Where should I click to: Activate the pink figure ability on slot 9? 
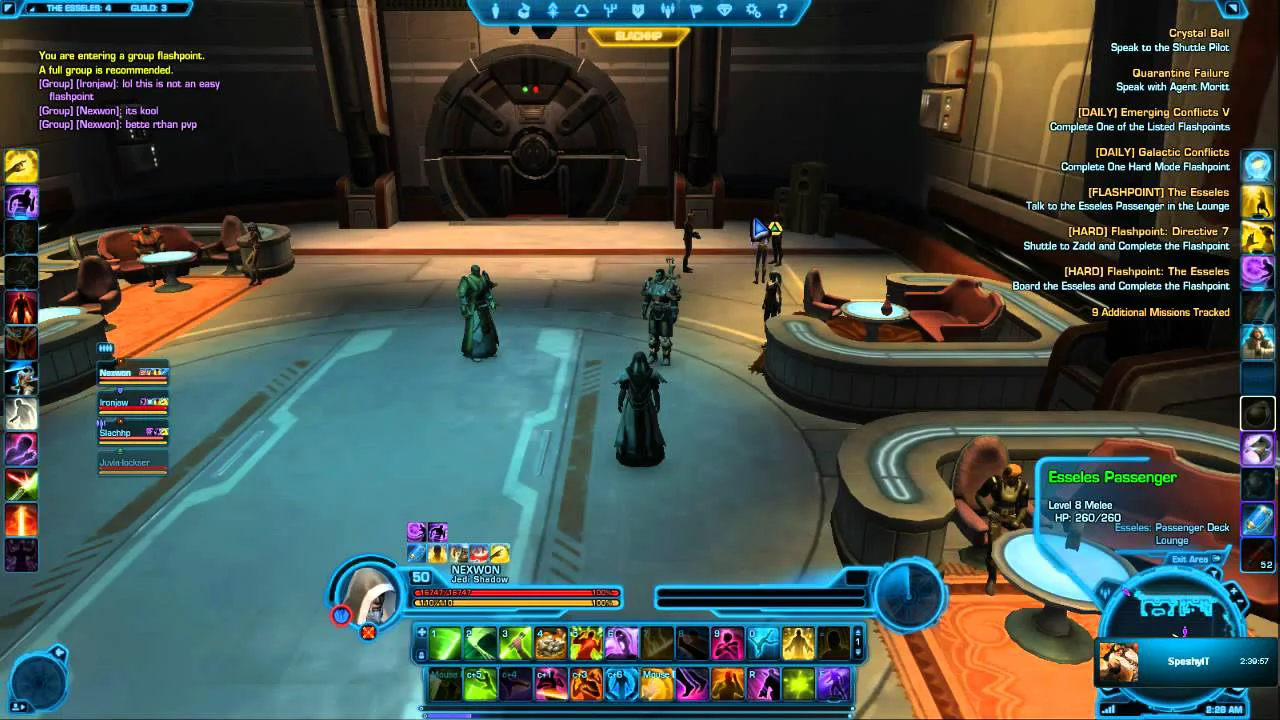(727, 643)
